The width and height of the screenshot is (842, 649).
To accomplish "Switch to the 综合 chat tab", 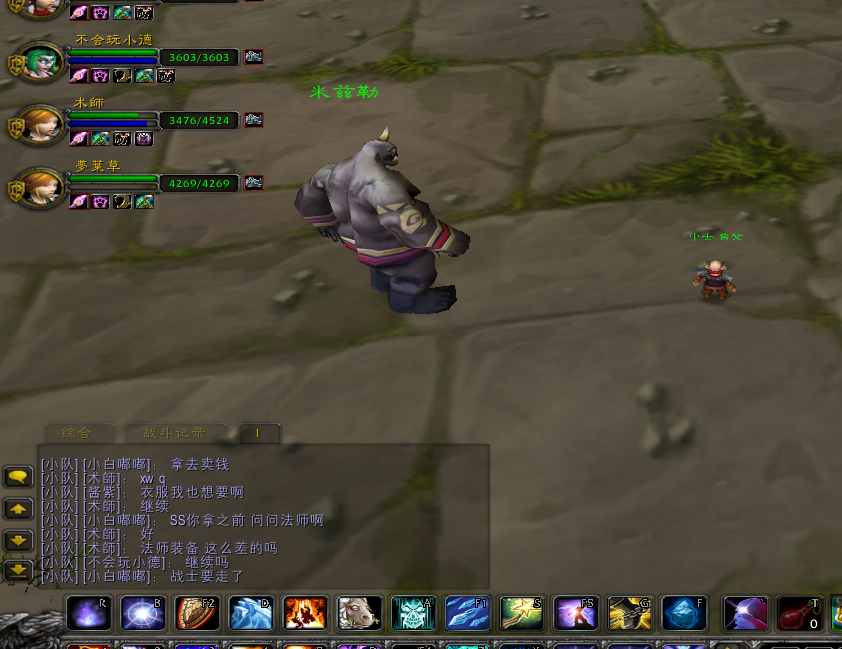I will click(x=77, y=433).
